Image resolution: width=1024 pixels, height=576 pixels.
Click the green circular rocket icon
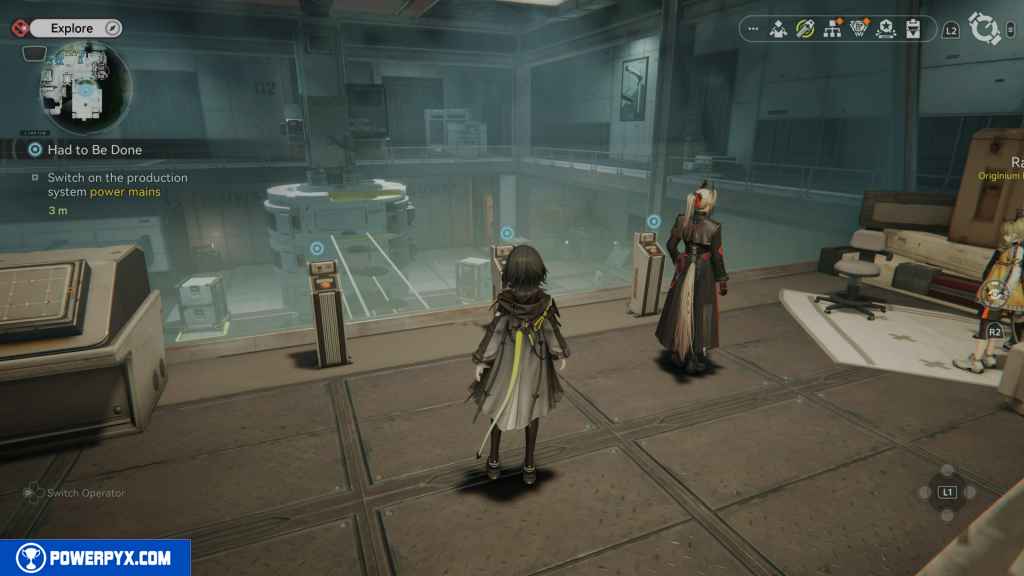[x=804, y=29]
